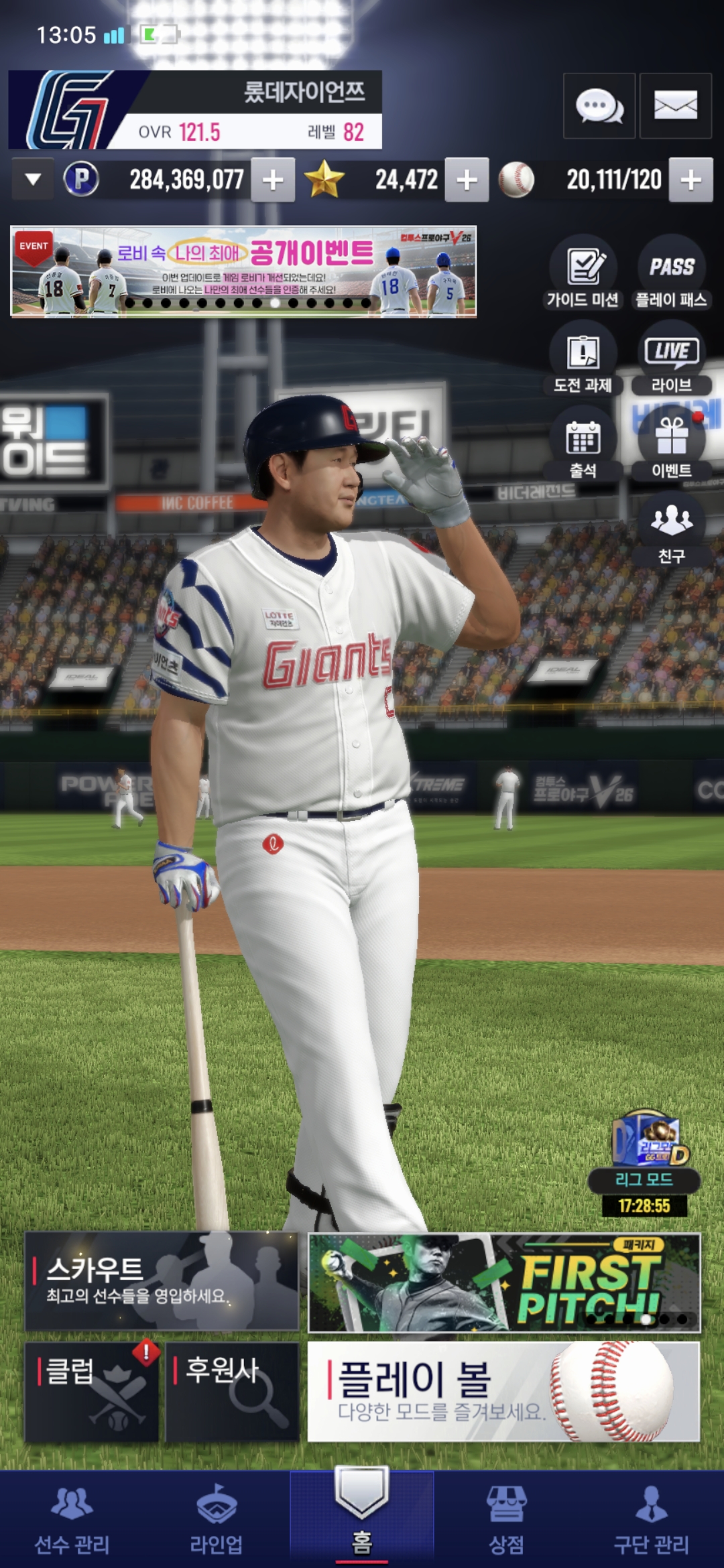Open the 라이브 LIVE menu
The width and height of the screenshot is (724, 1568).
click(671, 359)
